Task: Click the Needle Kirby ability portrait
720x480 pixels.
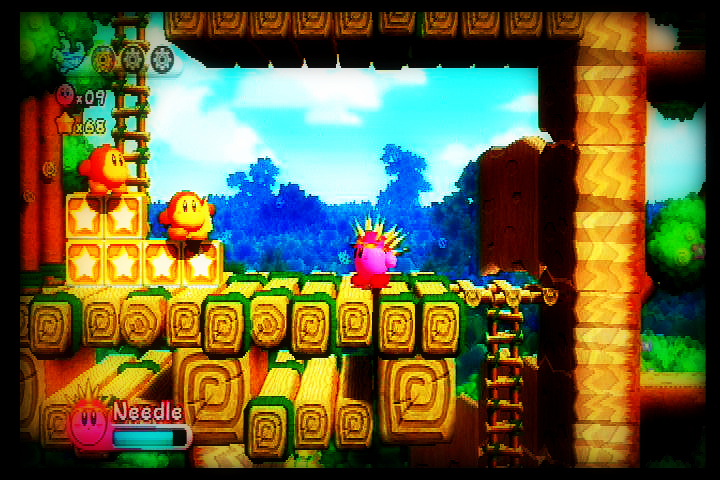Action: (89, 425)
